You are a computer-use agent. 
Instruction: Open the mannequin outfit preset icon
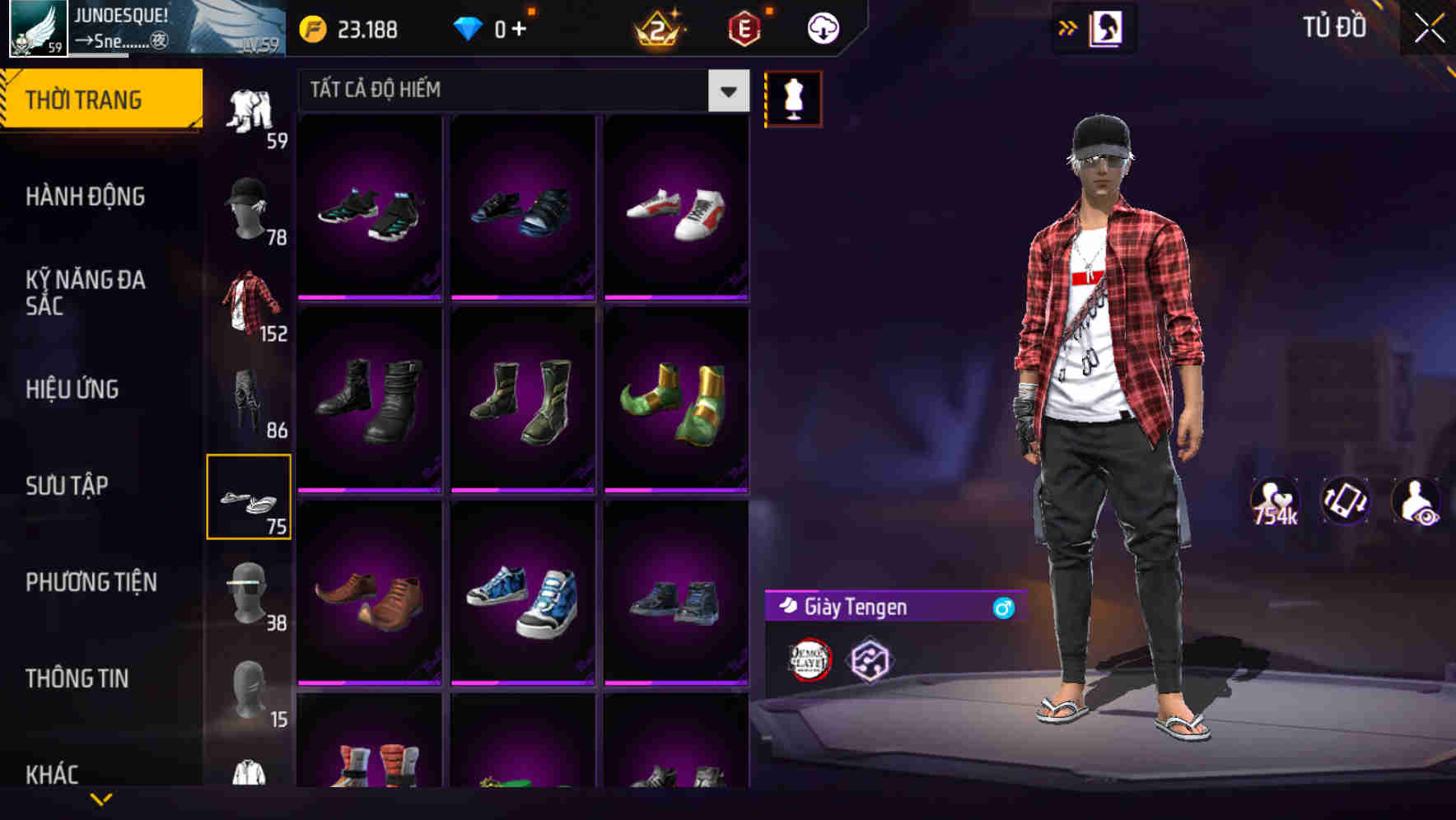click(x=793, y=98)
